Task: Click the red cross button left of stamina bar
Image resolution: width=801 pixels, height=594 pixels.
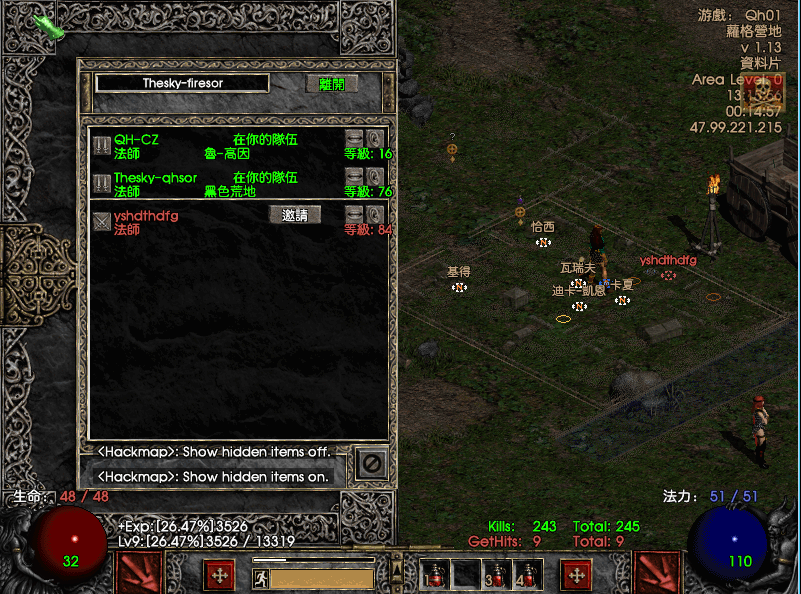Action: pyautogui.click(x=219, y=575)
